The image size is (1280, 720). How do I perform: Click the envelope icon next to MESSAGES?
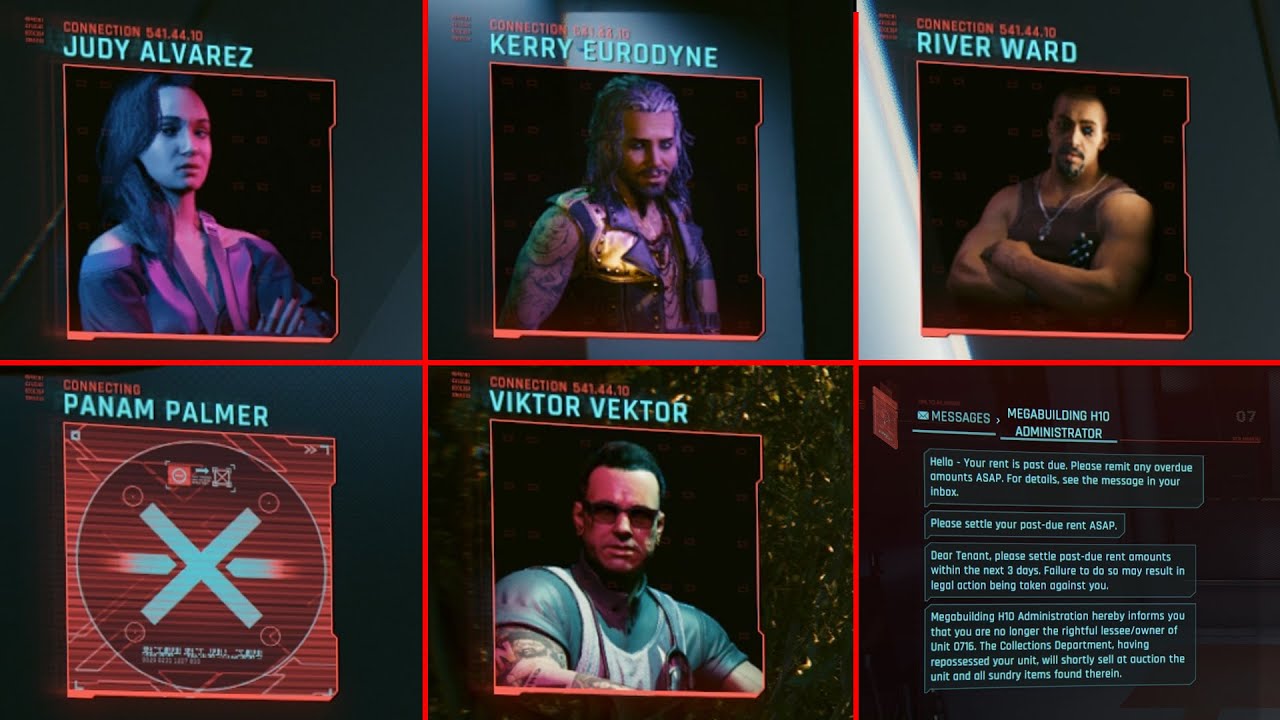tap(921, 415)
